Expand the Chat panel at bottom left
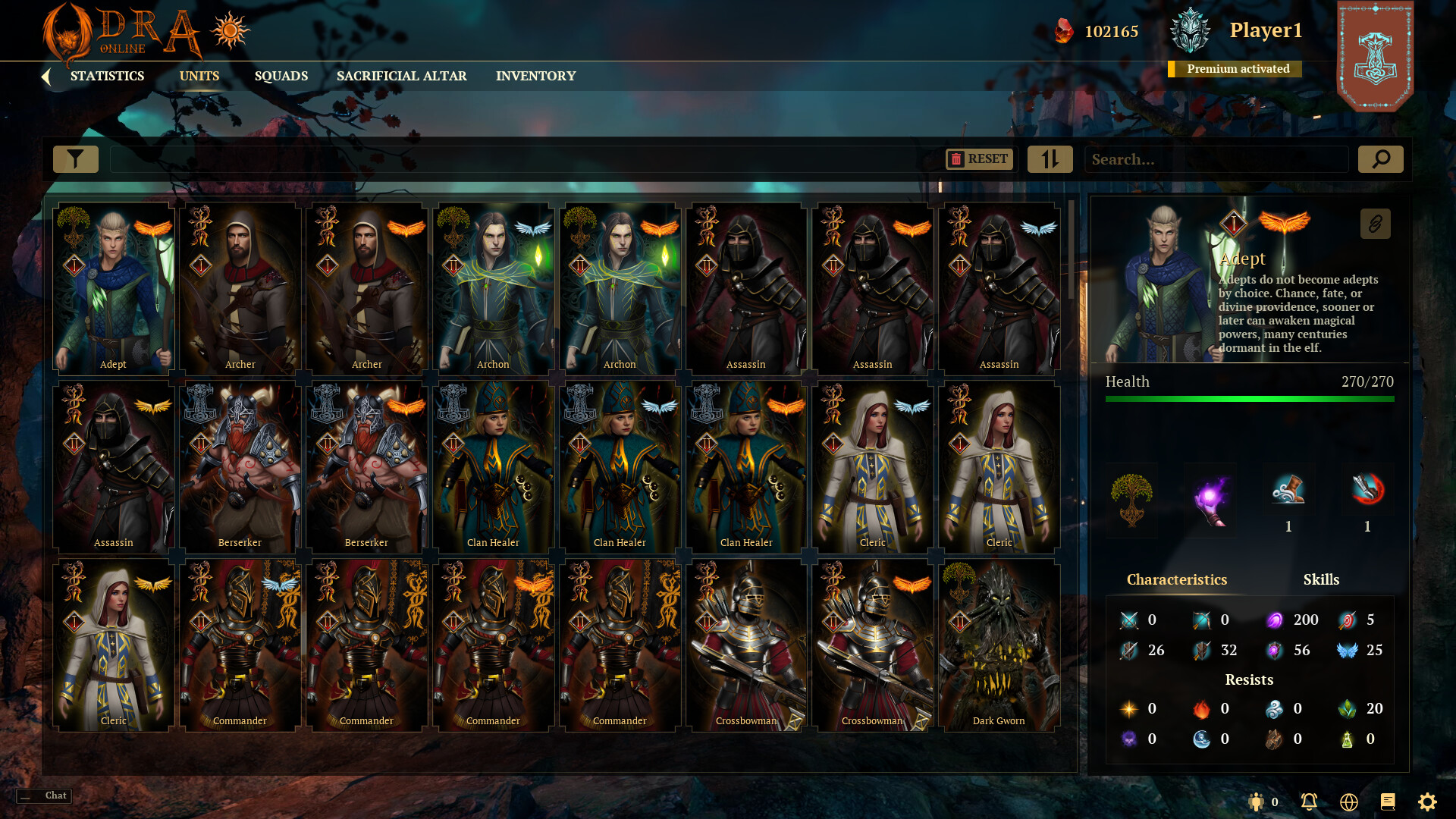This screenshot has width=1456, height=819. point(43,795)
